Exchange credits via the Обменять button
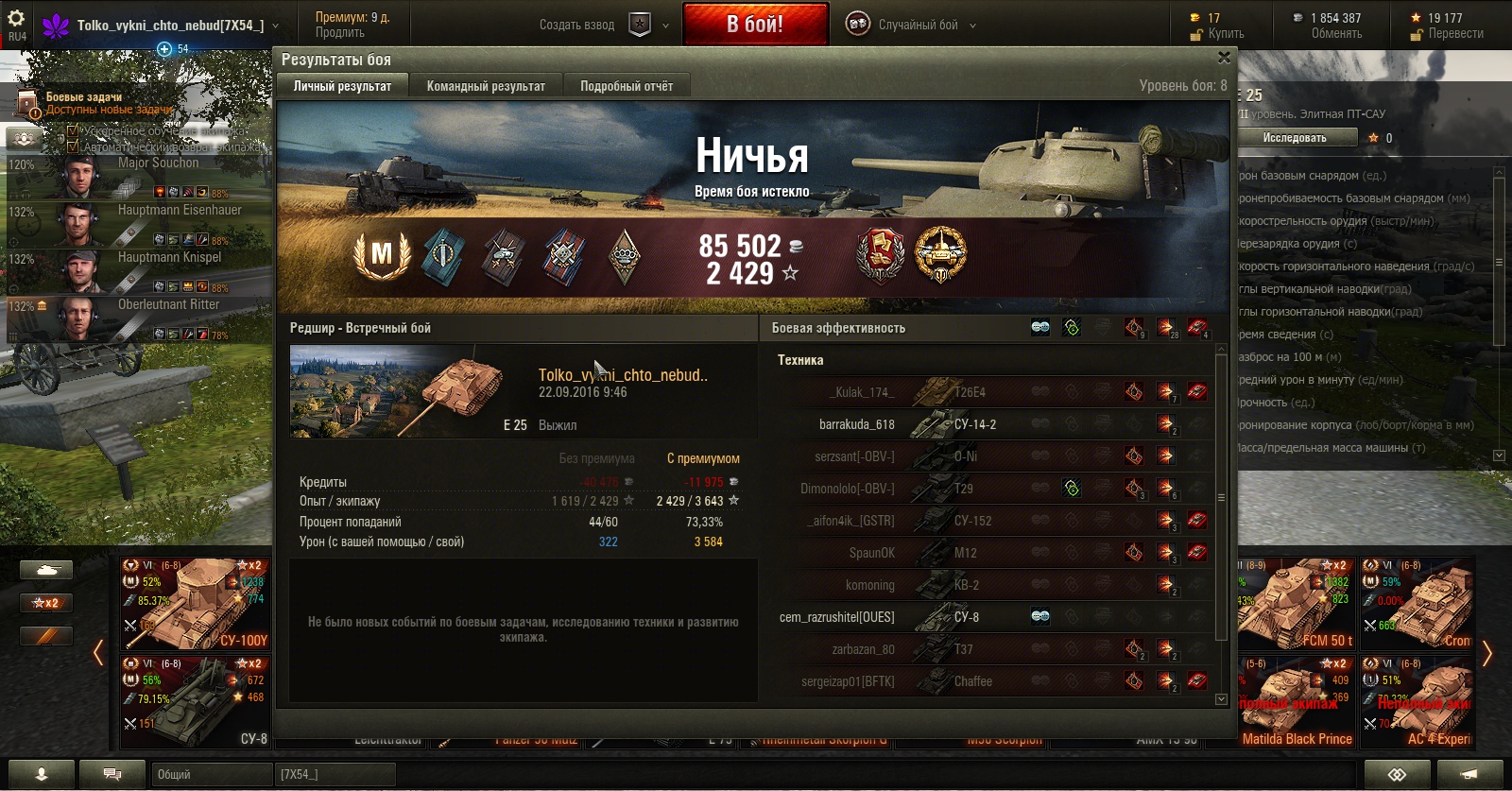This screenshot has height=791, width=1512. [1336, 34]
